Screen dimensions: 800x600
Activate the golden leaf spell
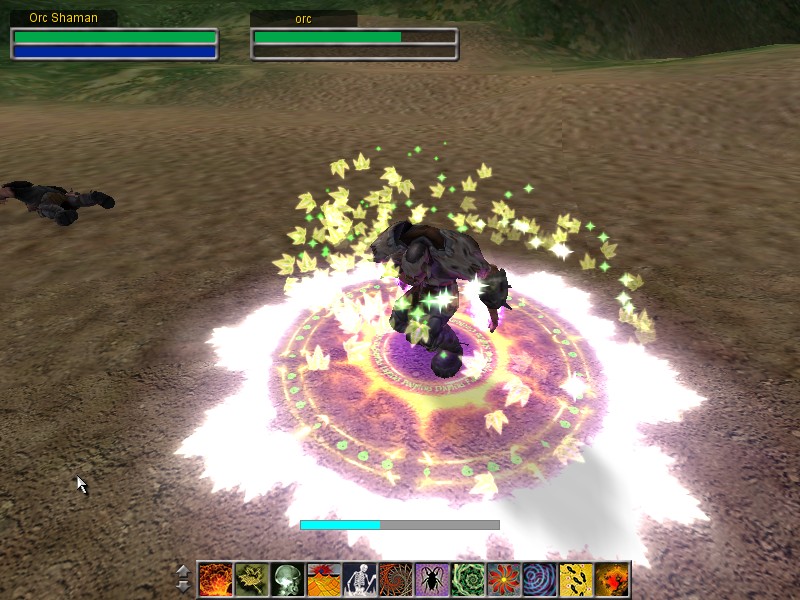252,579
